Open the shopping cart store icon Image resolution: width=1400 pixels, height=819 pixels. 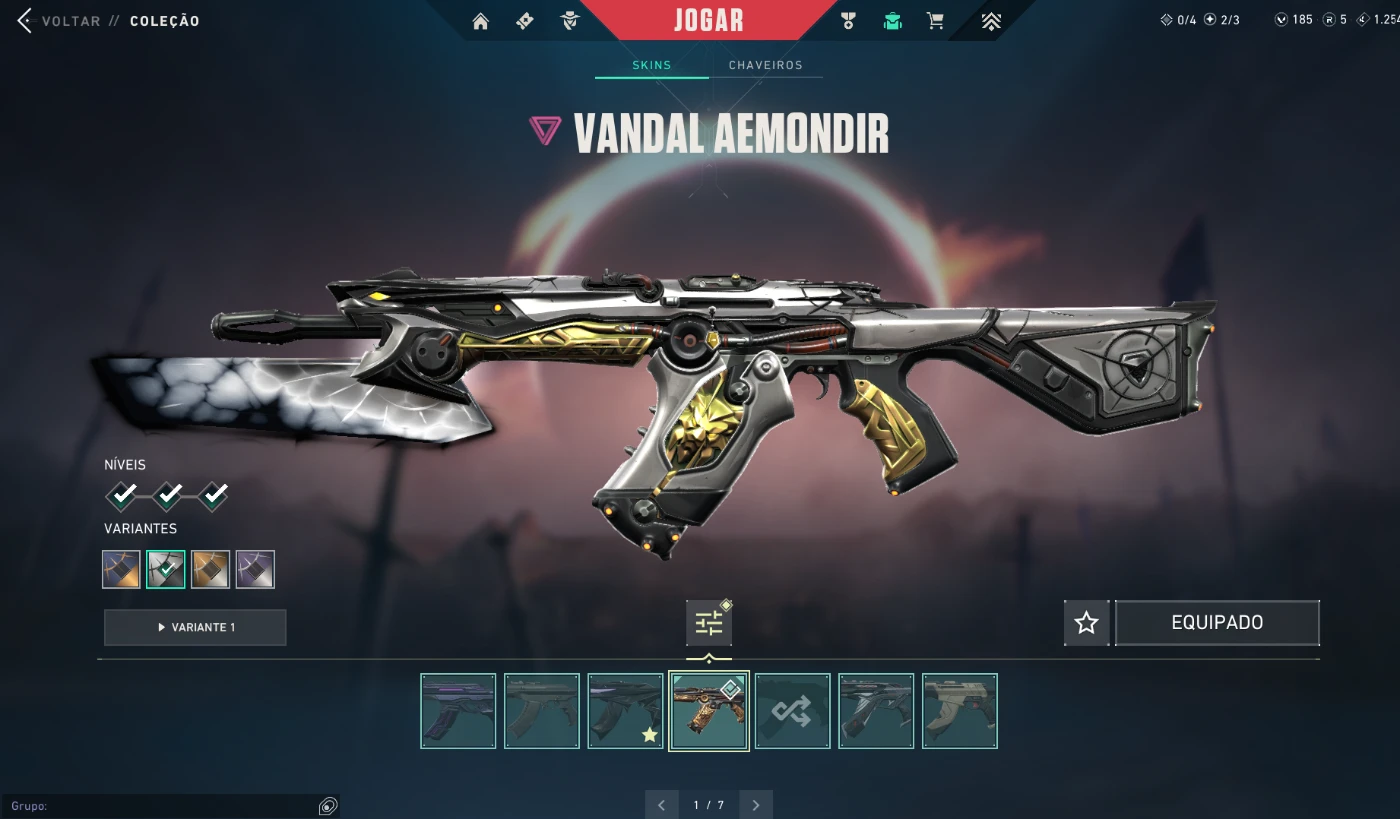935,21
